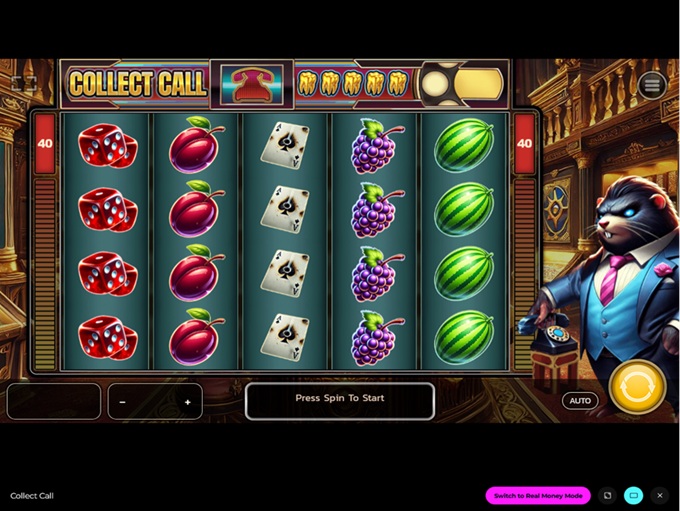Open the hamburger menu
Viewport: 680px width, 511px height.
[652, 85]
